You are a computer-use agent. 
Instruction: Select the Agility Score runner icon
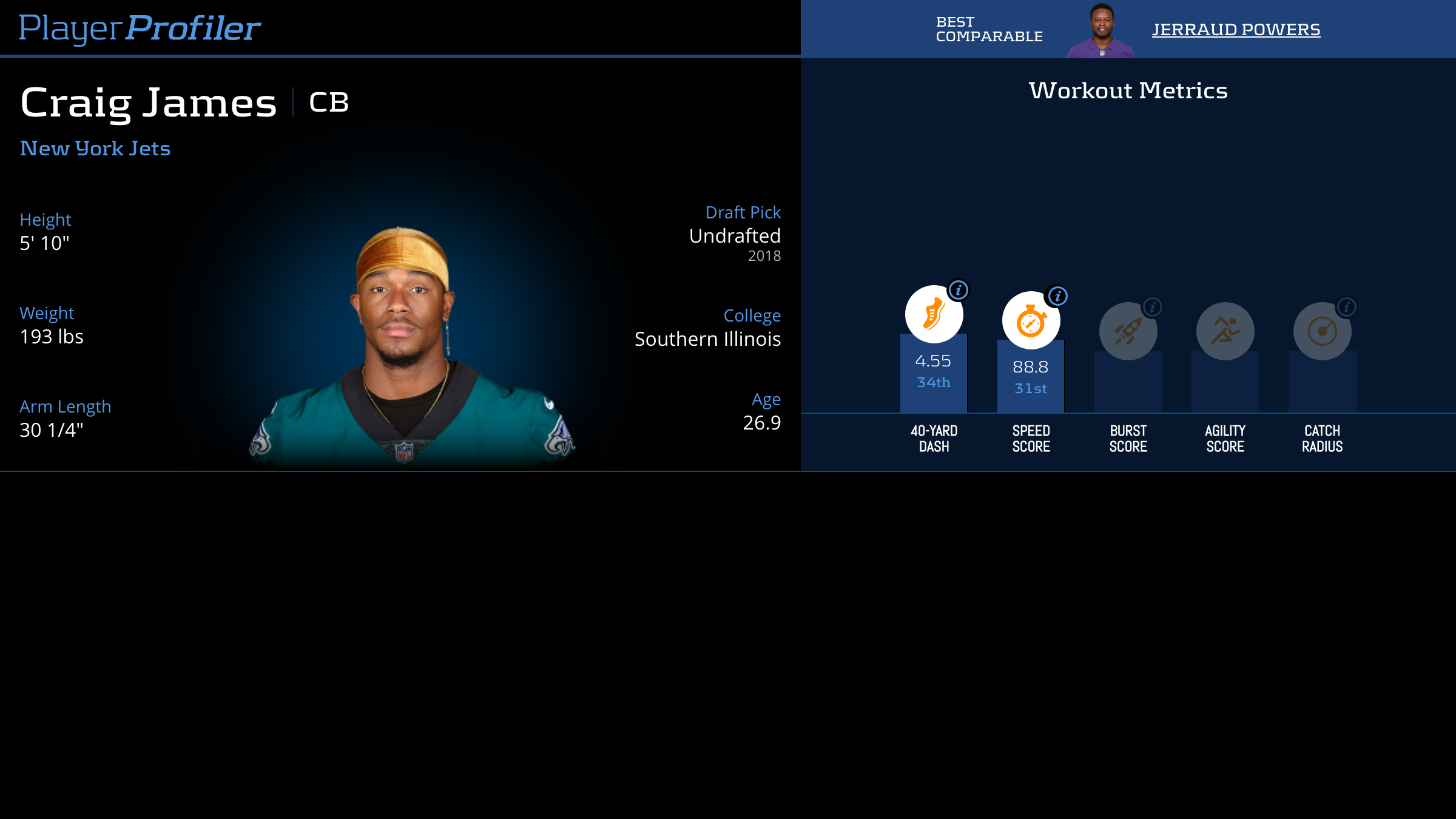(x=1225, y=331)
